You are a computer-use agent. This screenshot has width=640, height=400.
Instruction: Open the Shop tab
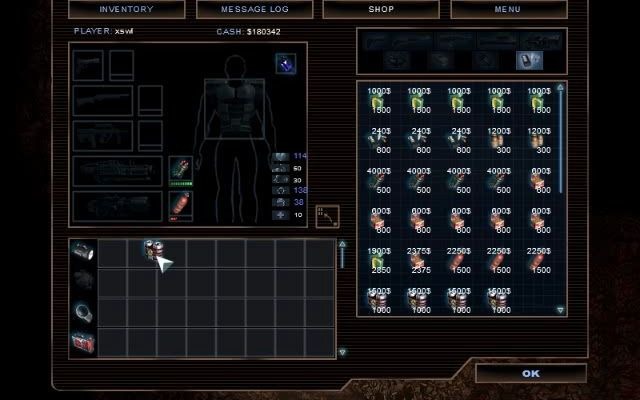(381, 9)
